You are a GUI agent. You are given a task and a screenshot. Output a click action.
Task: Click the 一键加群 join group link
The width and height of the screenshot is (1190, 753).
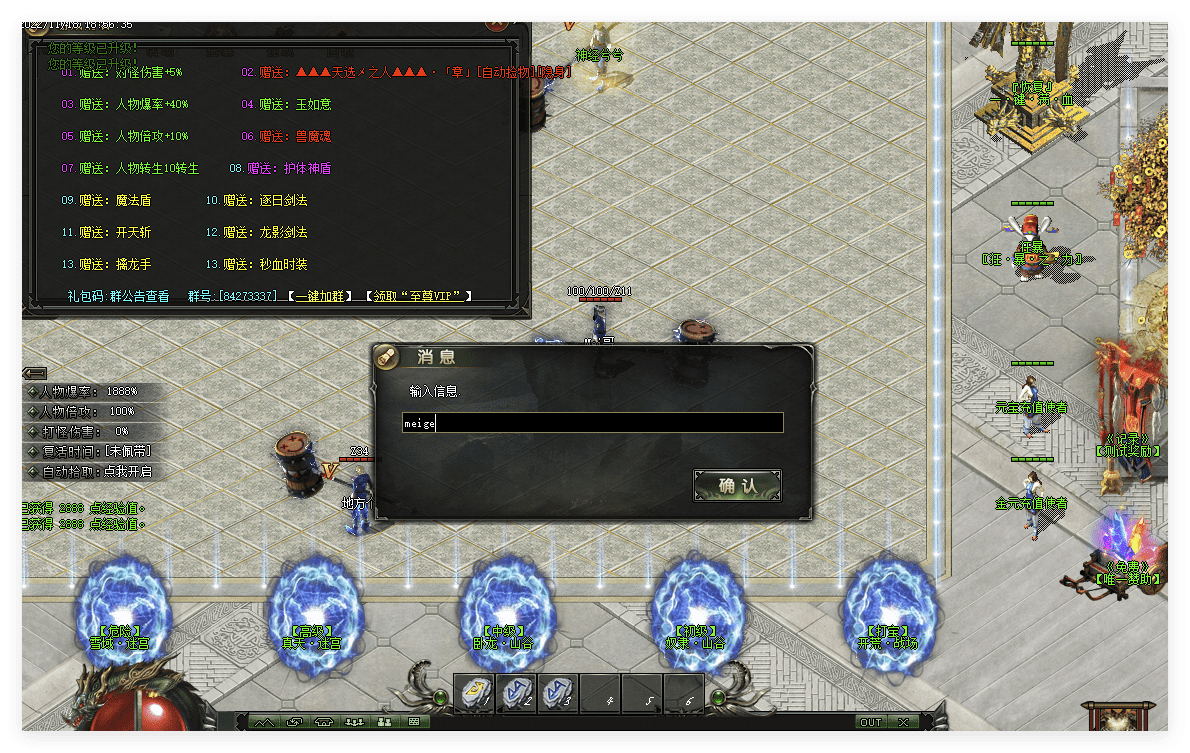click(x=319, y=296)
